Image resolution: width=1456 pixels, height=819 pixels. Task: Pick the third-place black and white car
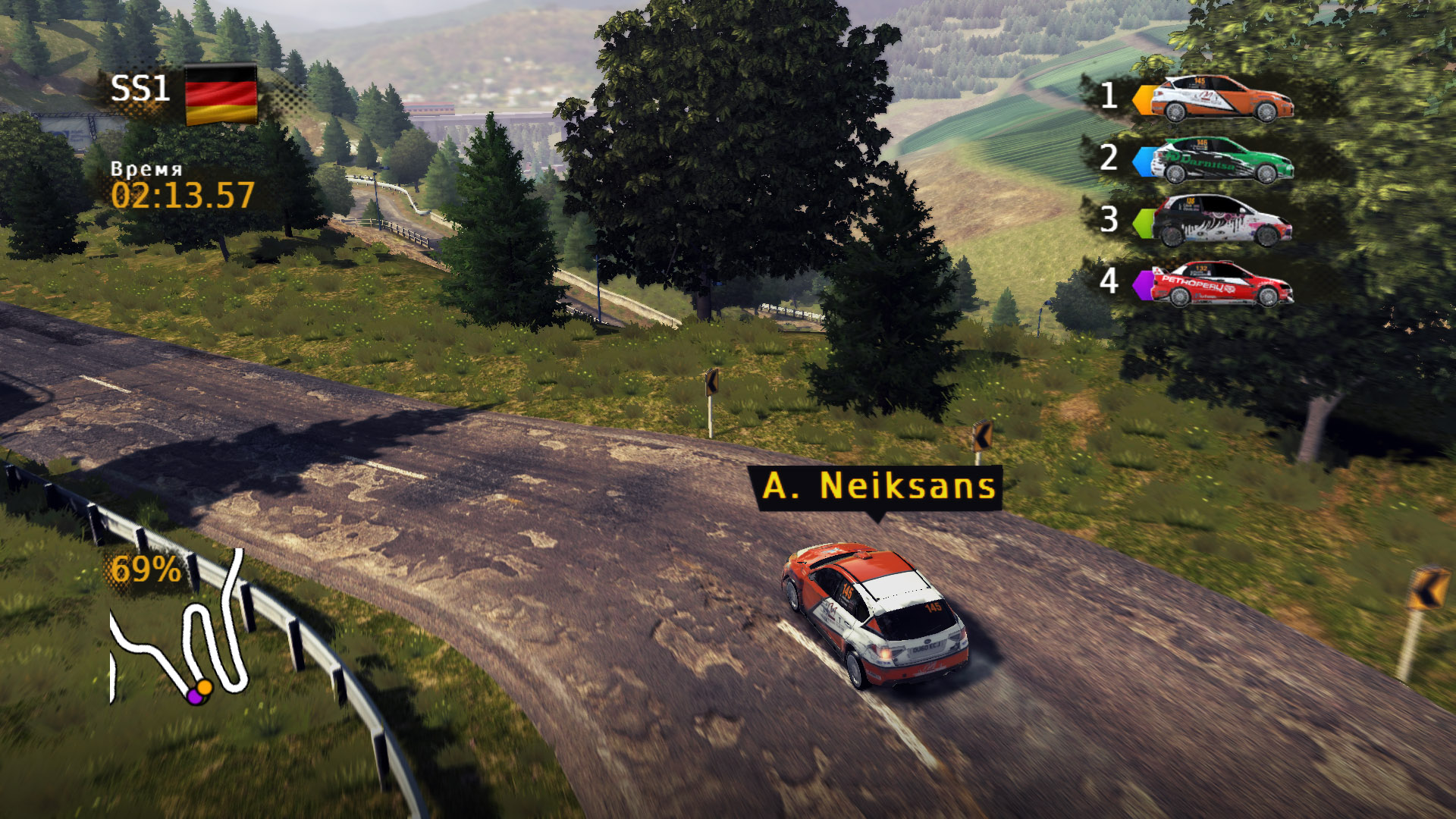pyautogui.click(x=1221, y=221)
